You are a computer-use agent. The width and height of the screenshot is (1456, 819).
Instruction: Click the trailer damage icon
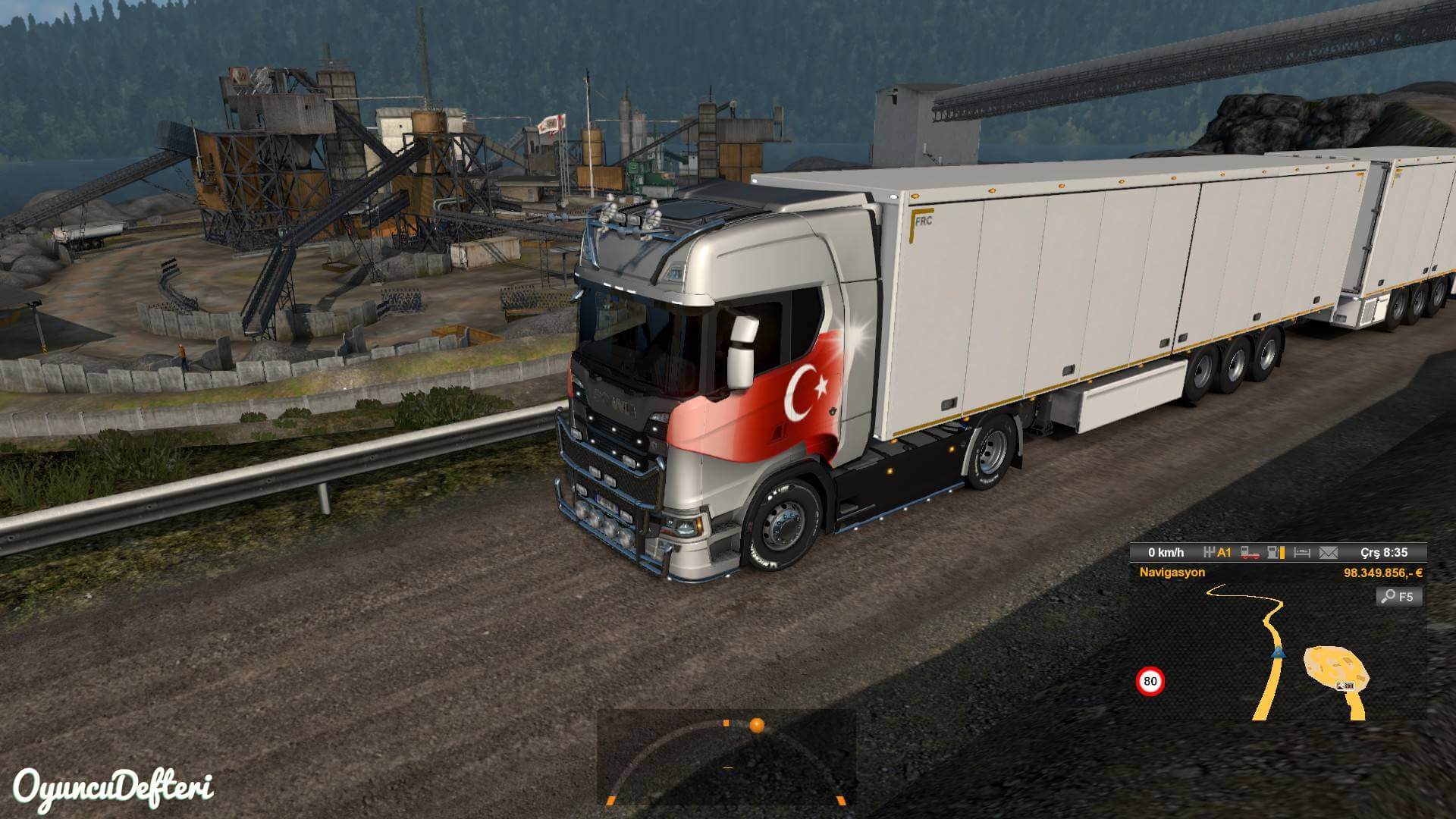click(x=1250, y=553)
